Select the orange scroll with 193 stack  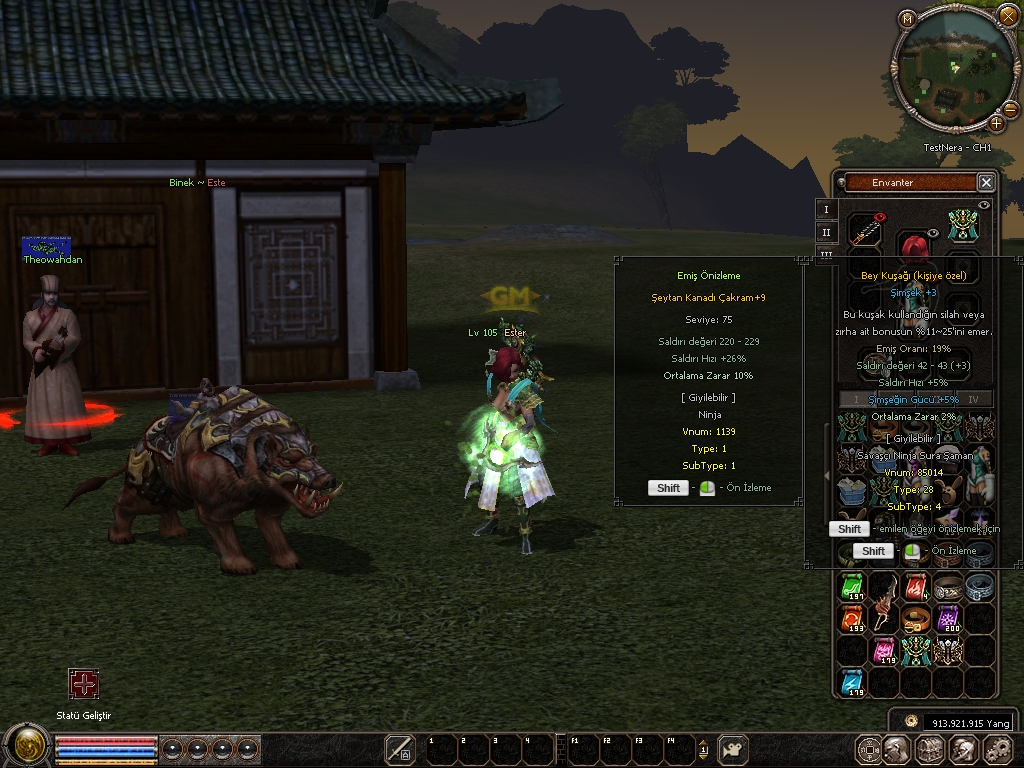[852, 619]
